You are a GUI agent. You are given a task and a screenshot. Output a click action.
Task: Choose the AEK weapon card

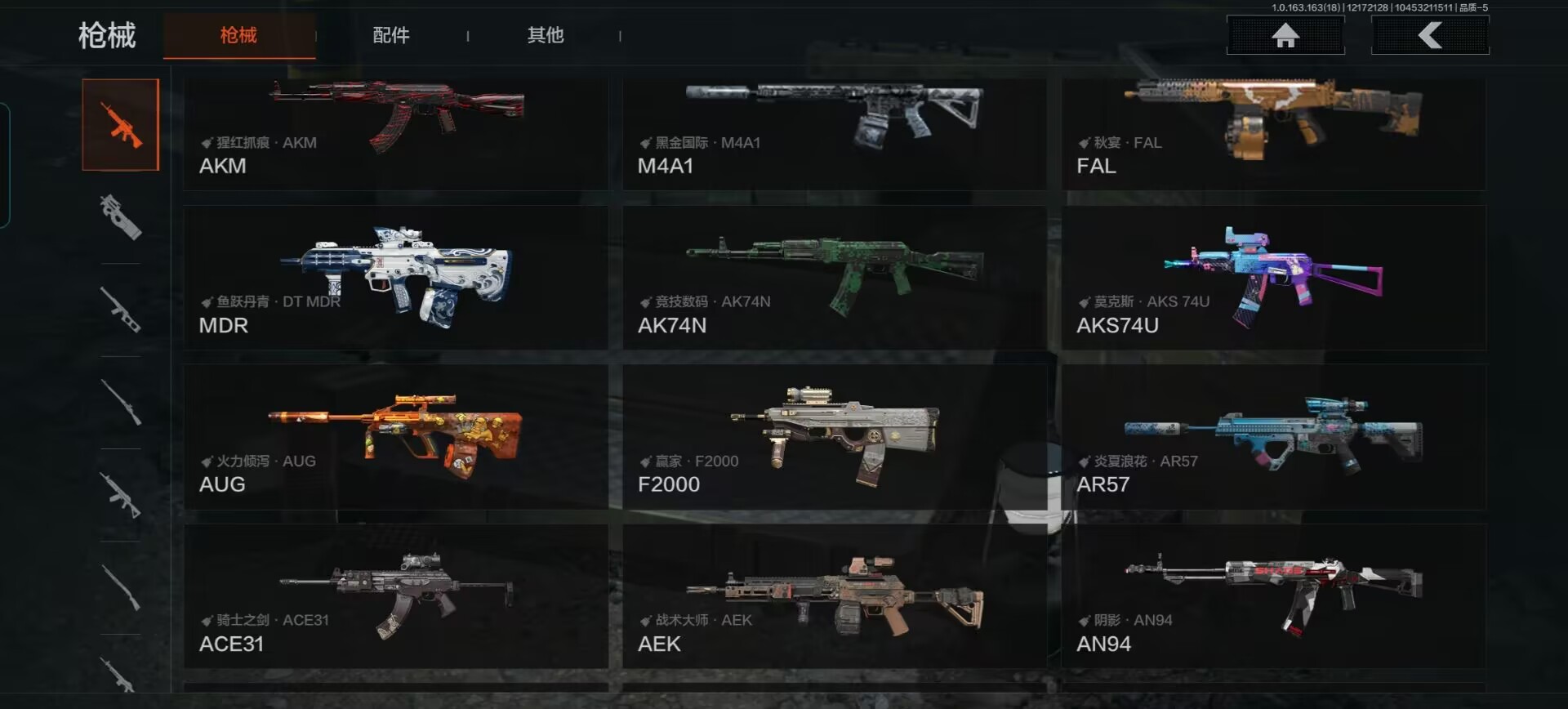click(x=834, y=596)
